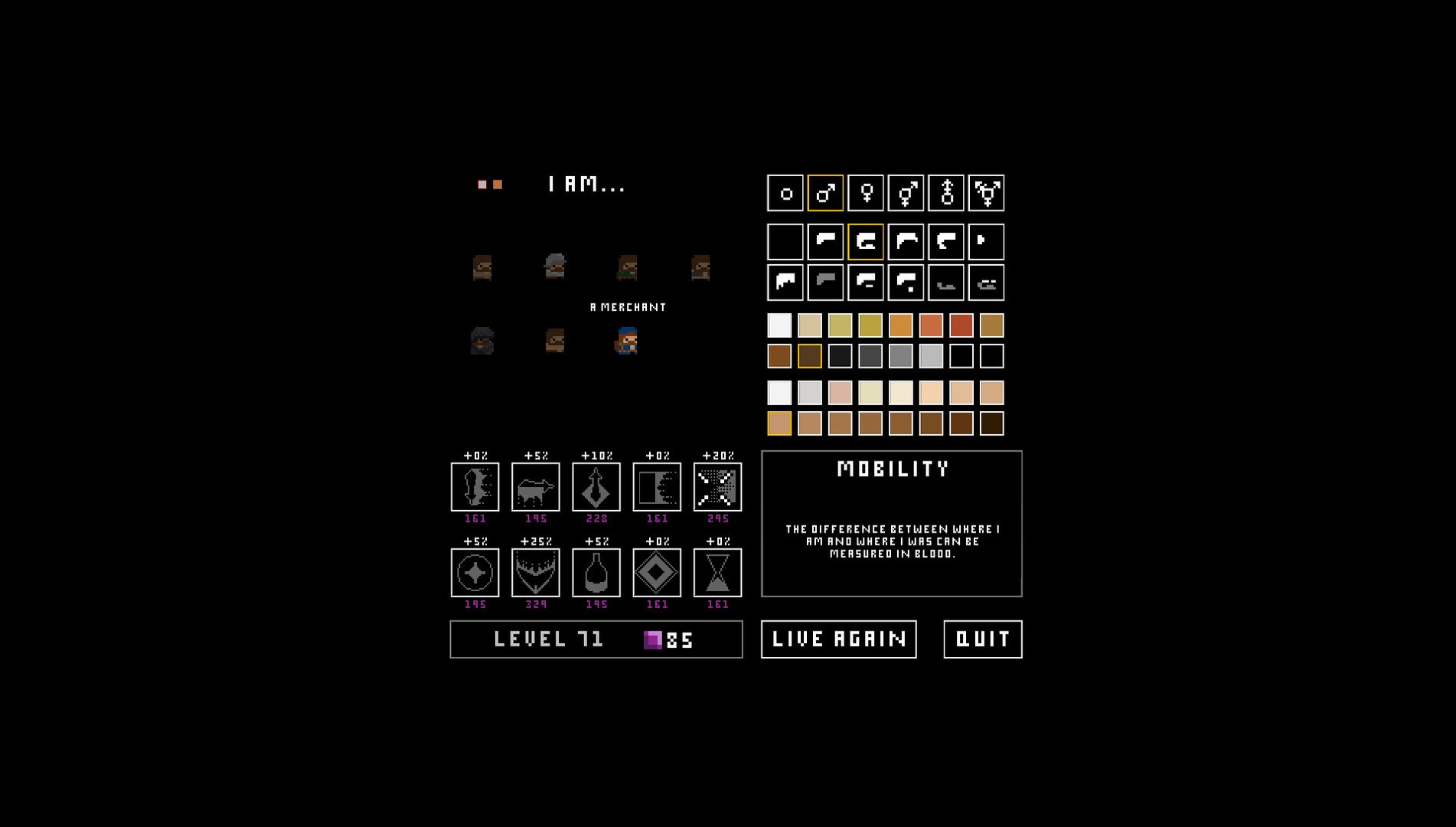1456x827 pixels.
Task: Select the +10% dagger perk icon
Action: coord(596,488)
